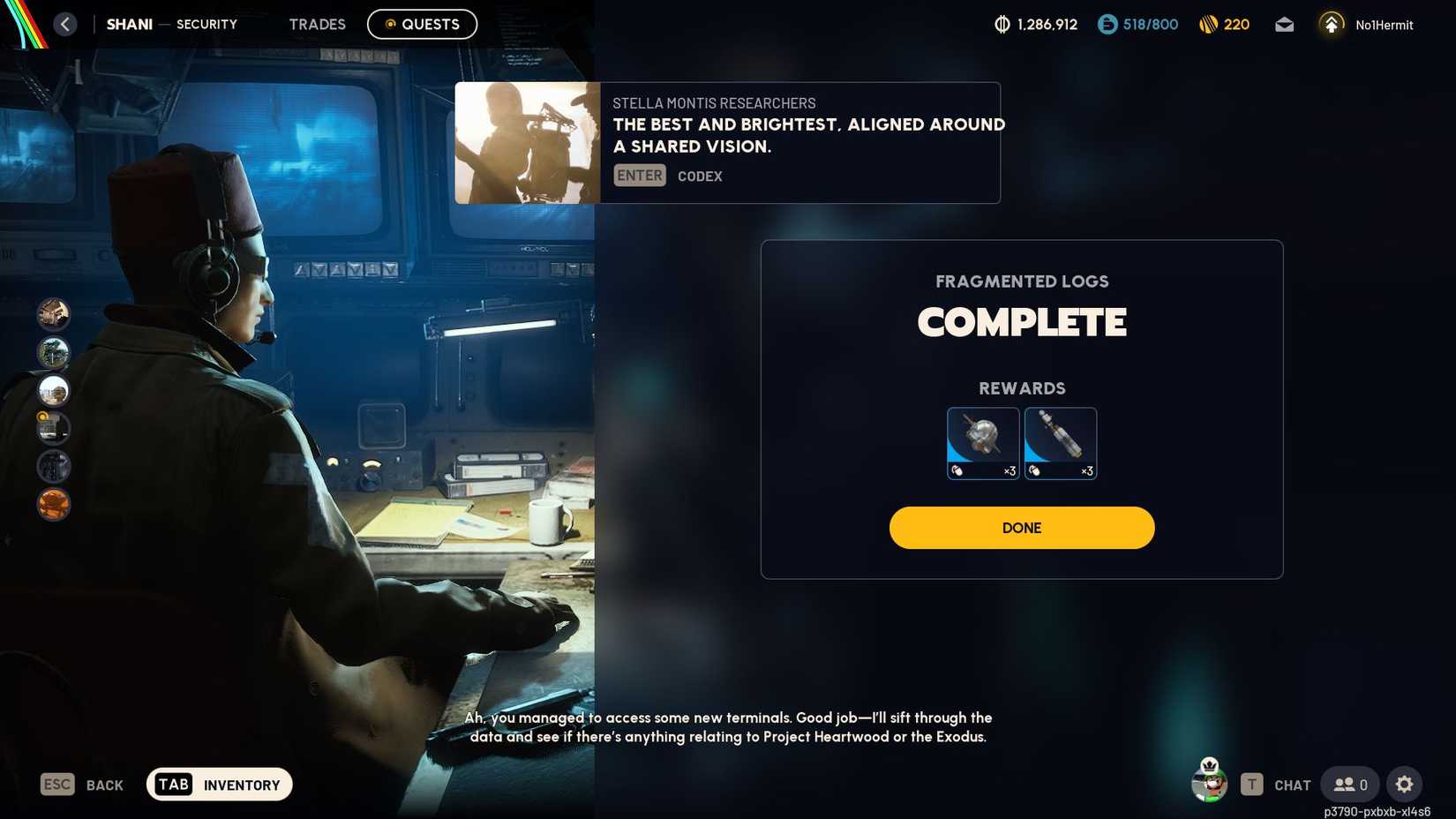Click the ENTER codex prompt
The image size is (1456, 819).
coord(639,175)
